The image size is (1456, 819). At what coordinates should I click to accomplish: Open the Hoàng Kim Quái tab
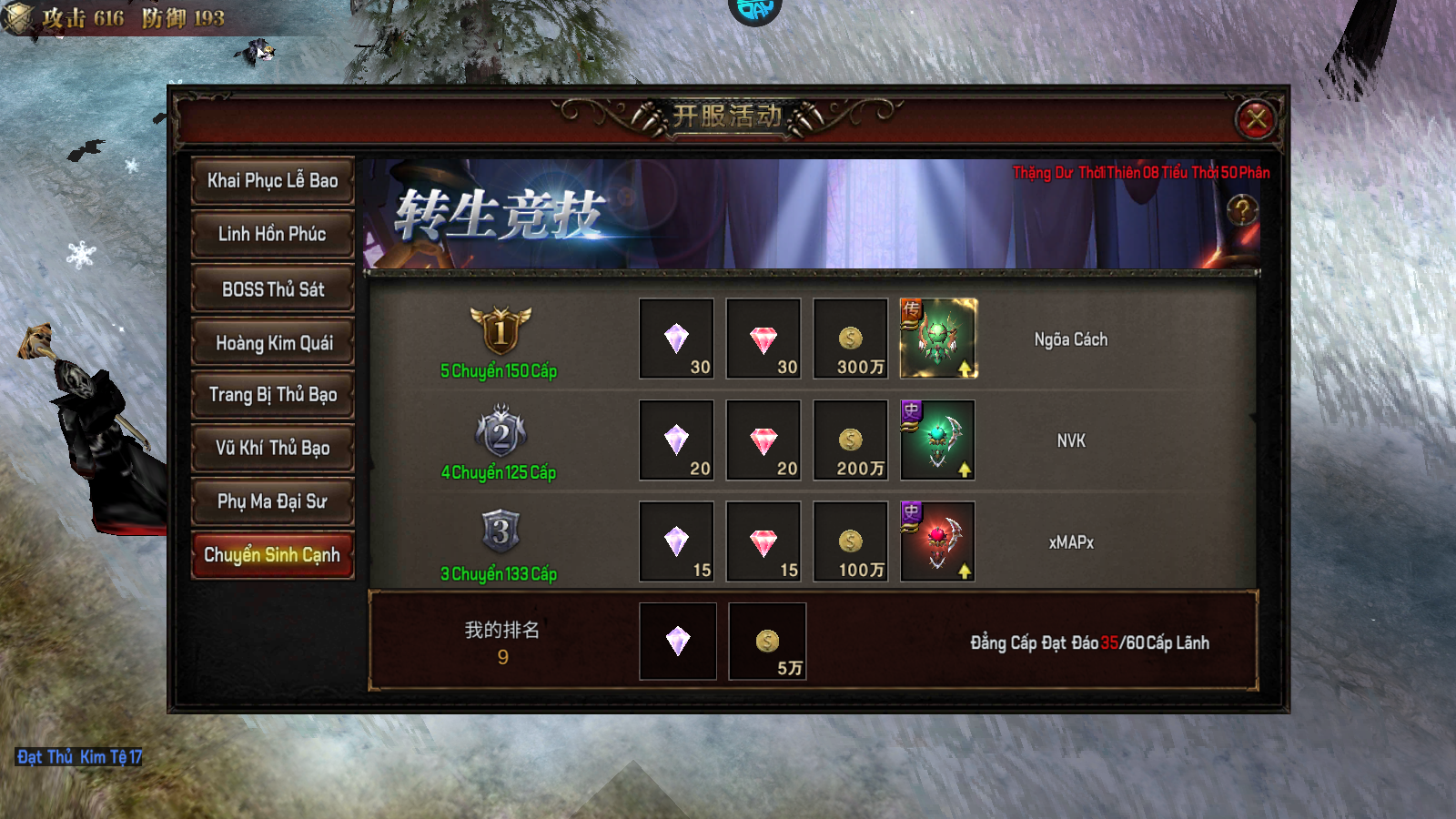(x=272, y=343)
